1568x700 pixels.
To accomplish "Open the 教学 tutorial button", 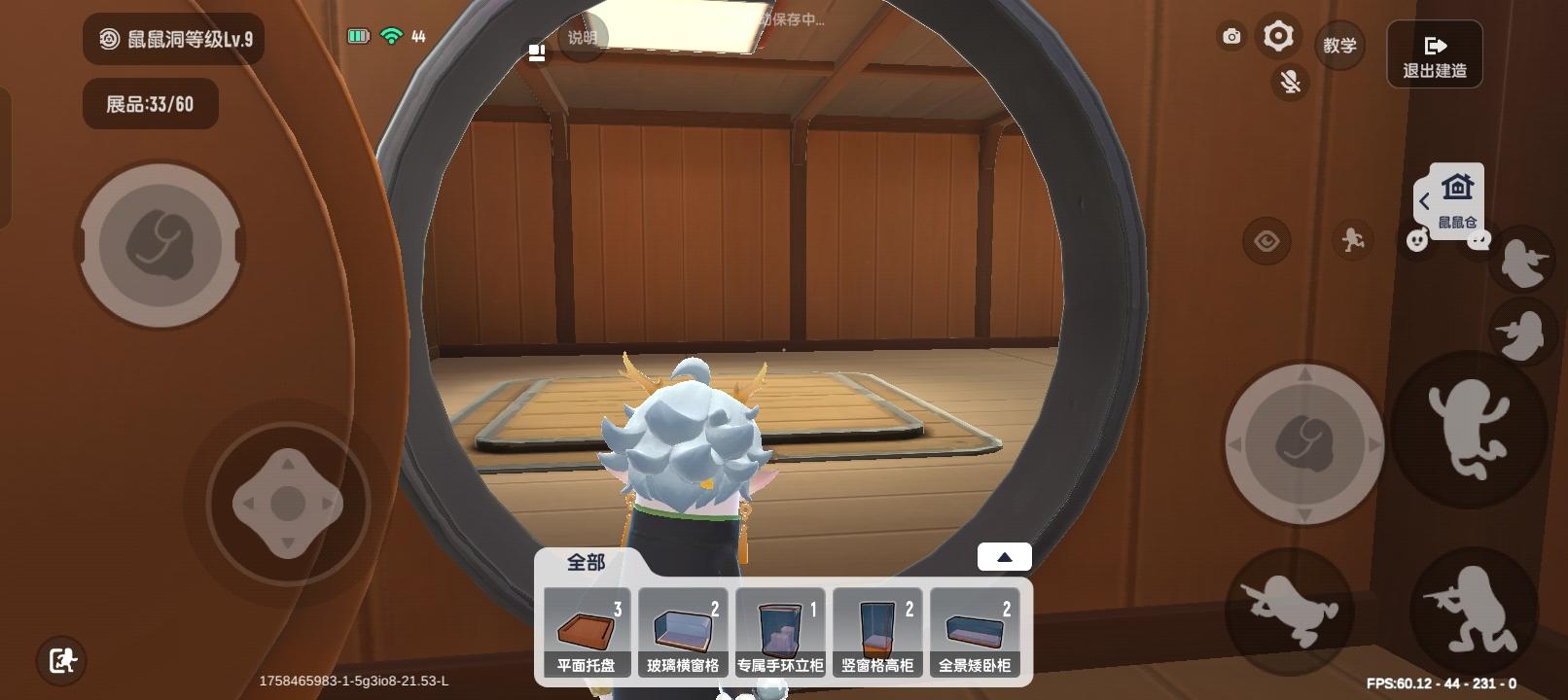I will [x=1340, y=45].
